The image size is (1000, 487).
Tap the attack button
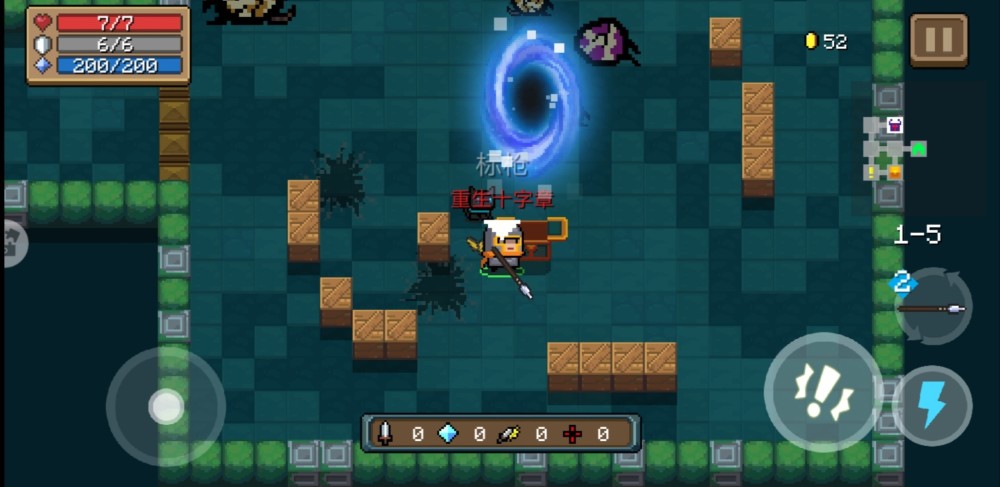click(823, 392)
